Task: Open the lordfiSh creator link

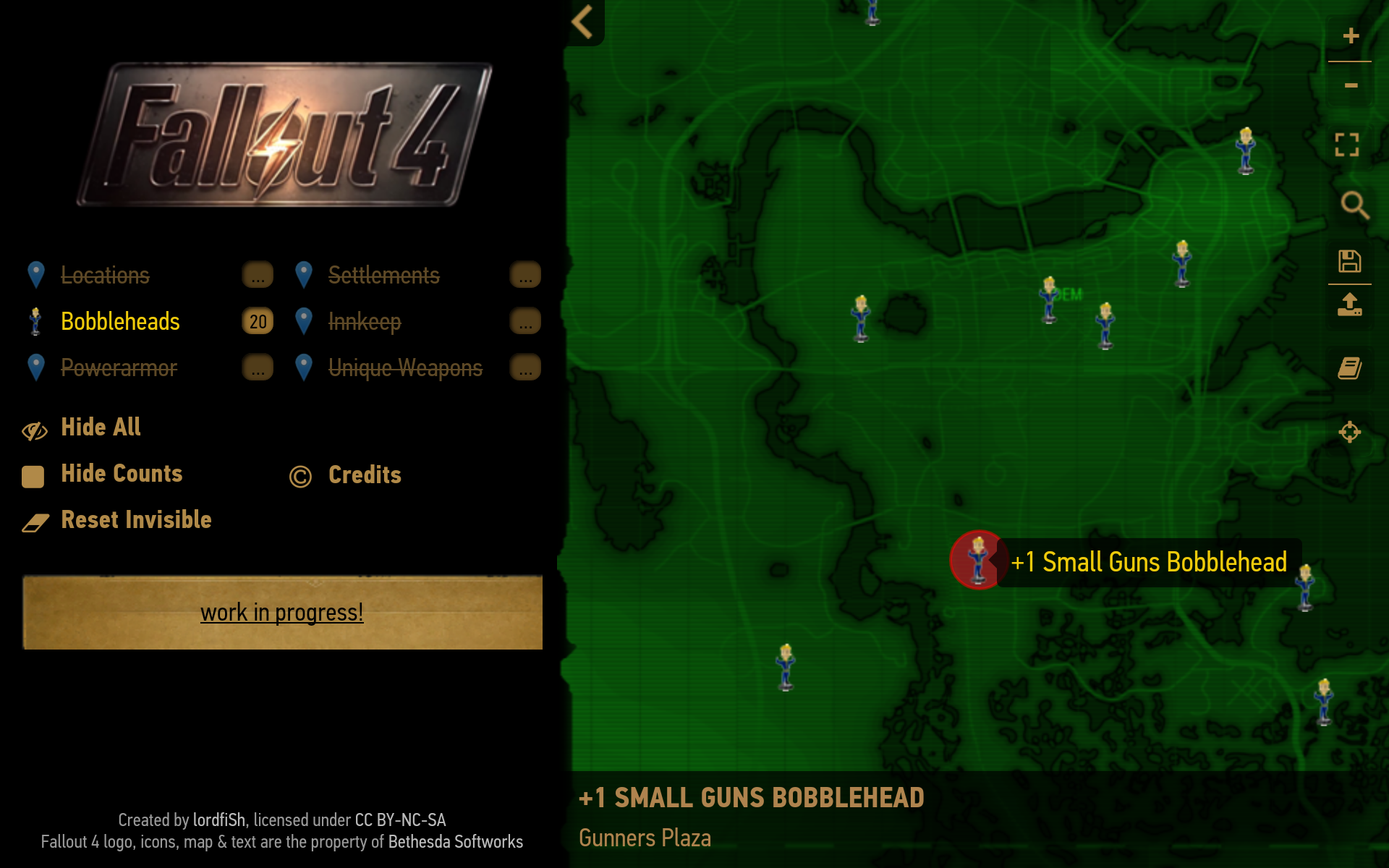Action: tap(218, 820)
